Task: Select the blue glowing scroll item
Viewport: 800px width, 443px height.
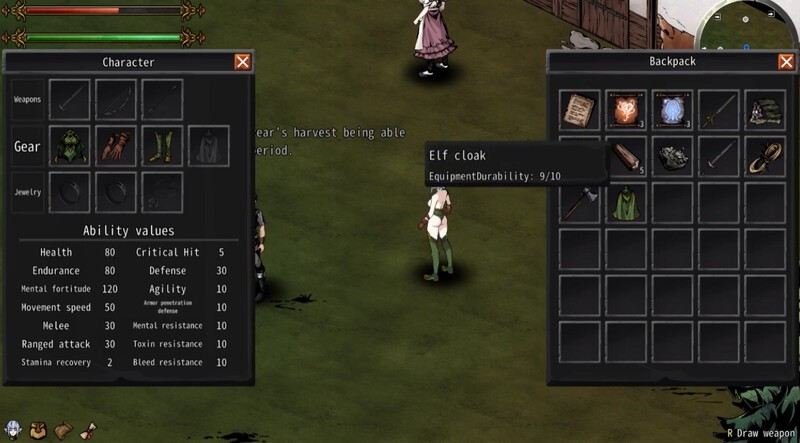Action: [672, 110]
